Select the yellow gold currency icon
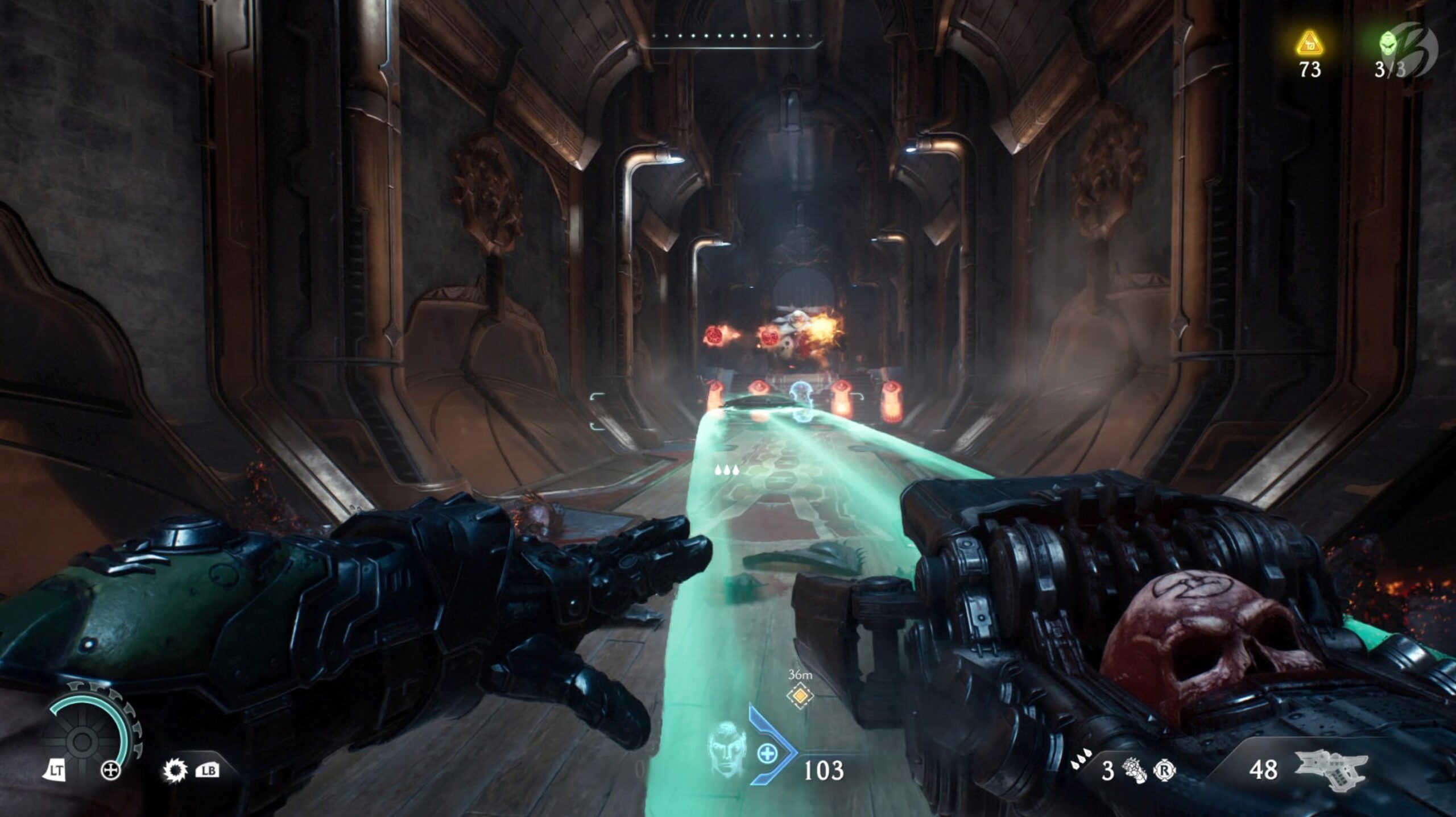This screenshot has width=1456, height=817. pyautogui.click(x=1309, y=44)
